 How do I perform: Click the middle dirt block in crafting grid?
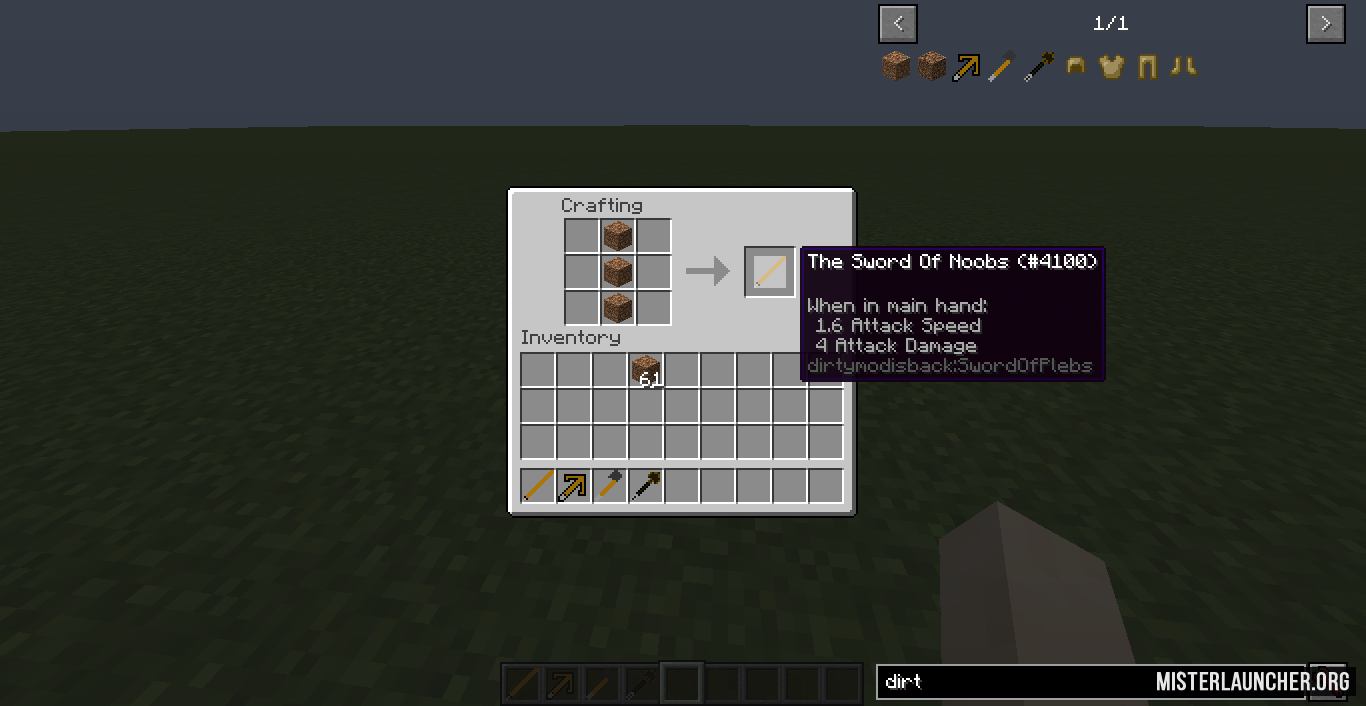point(617,271)
